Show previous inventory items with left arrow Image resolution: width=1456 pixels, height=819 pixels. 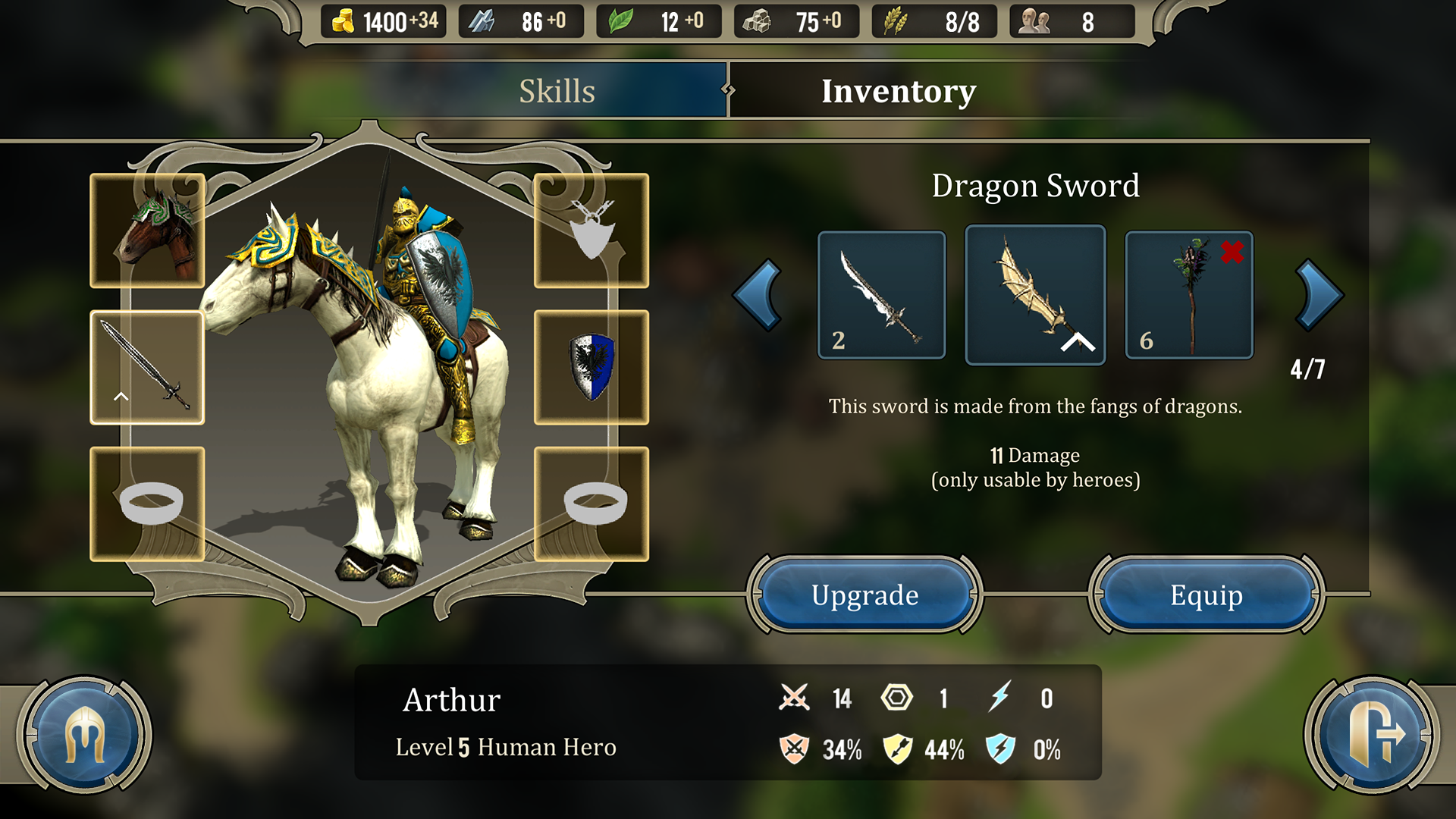click(x=758, y=295)
